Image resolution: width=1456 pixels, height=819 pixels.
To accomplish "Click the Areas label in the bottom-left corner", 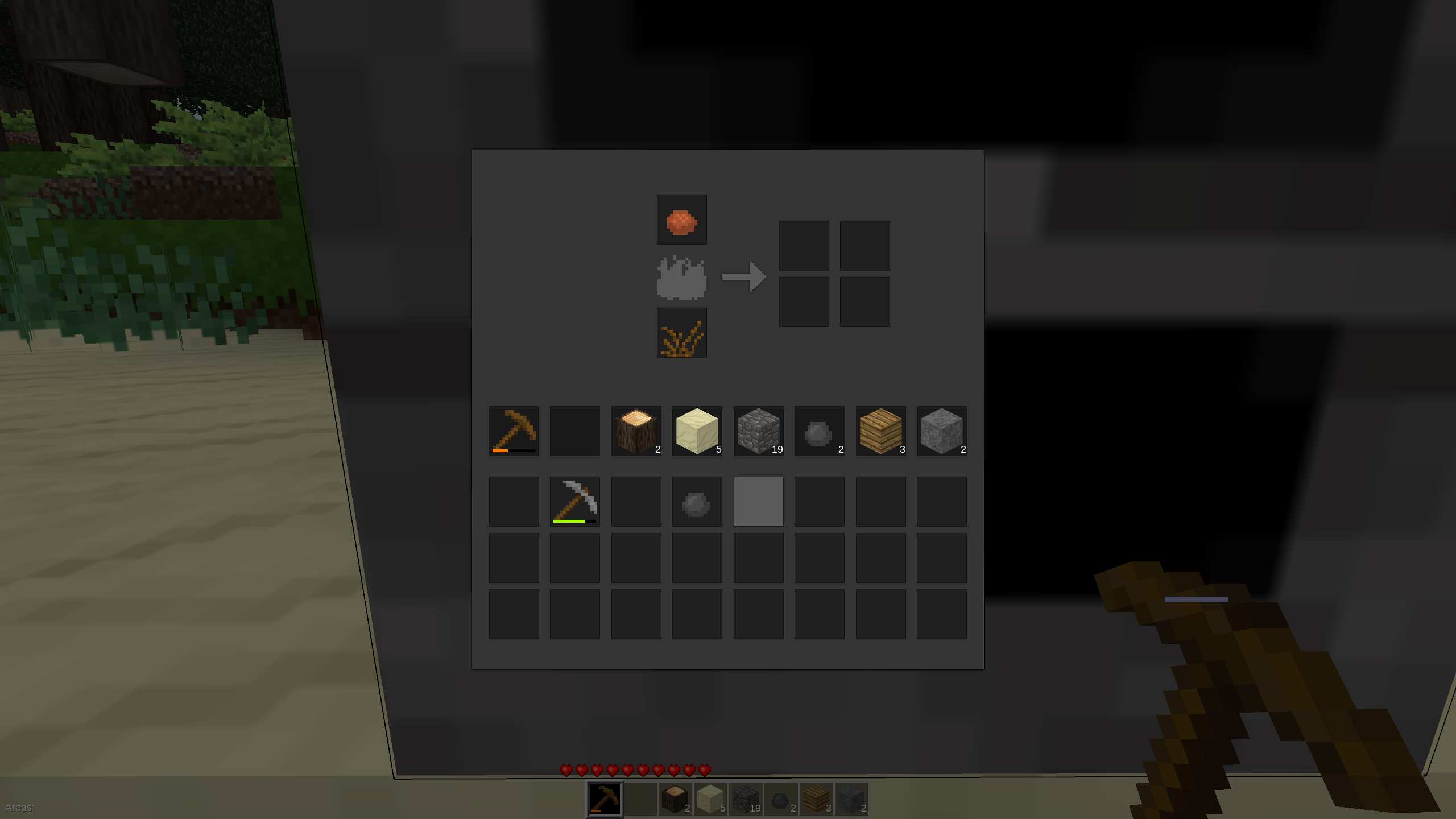I will point(20,806).
